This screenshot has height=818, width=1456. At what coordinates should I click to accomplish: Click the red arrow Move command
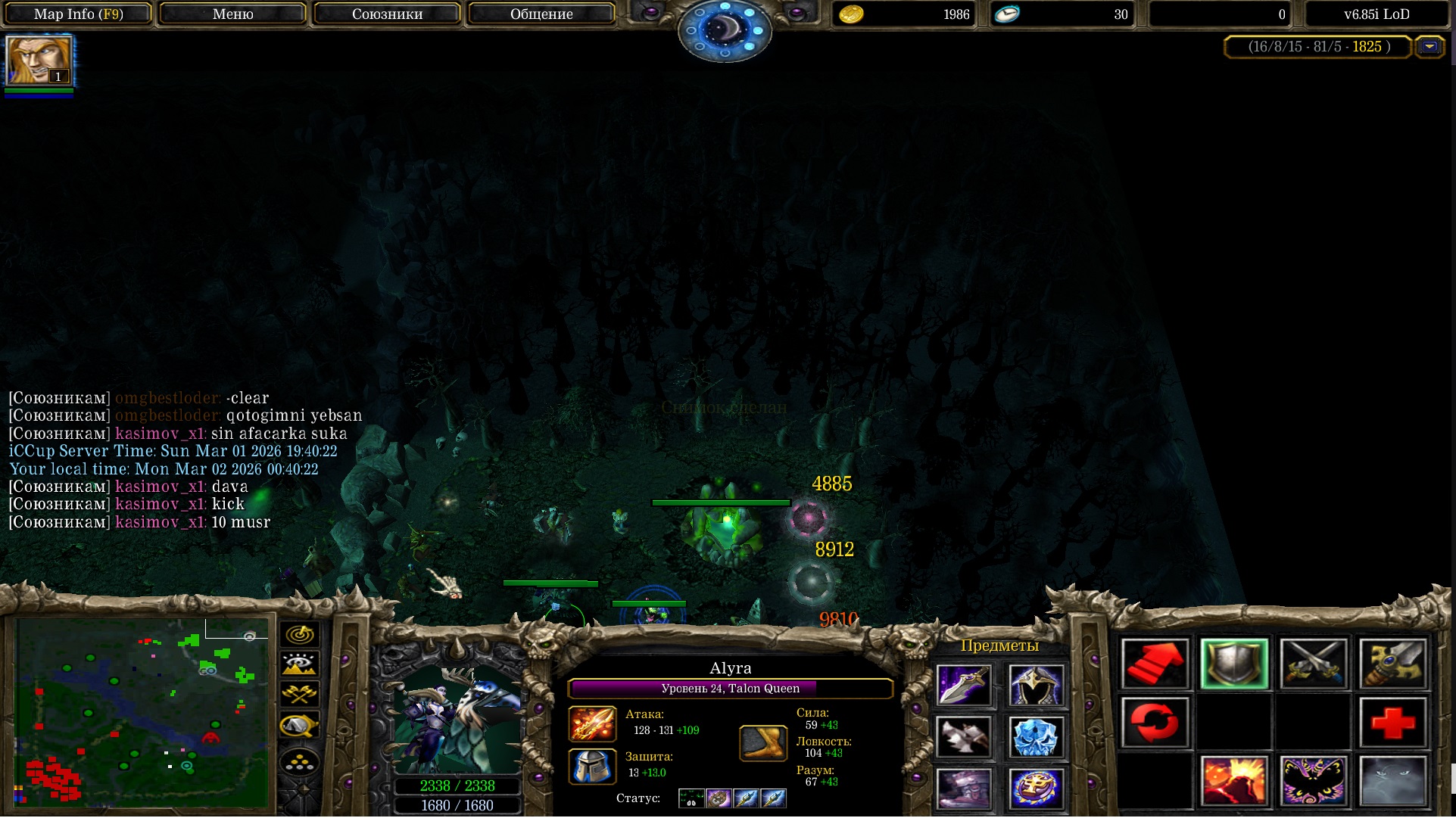1155,664
